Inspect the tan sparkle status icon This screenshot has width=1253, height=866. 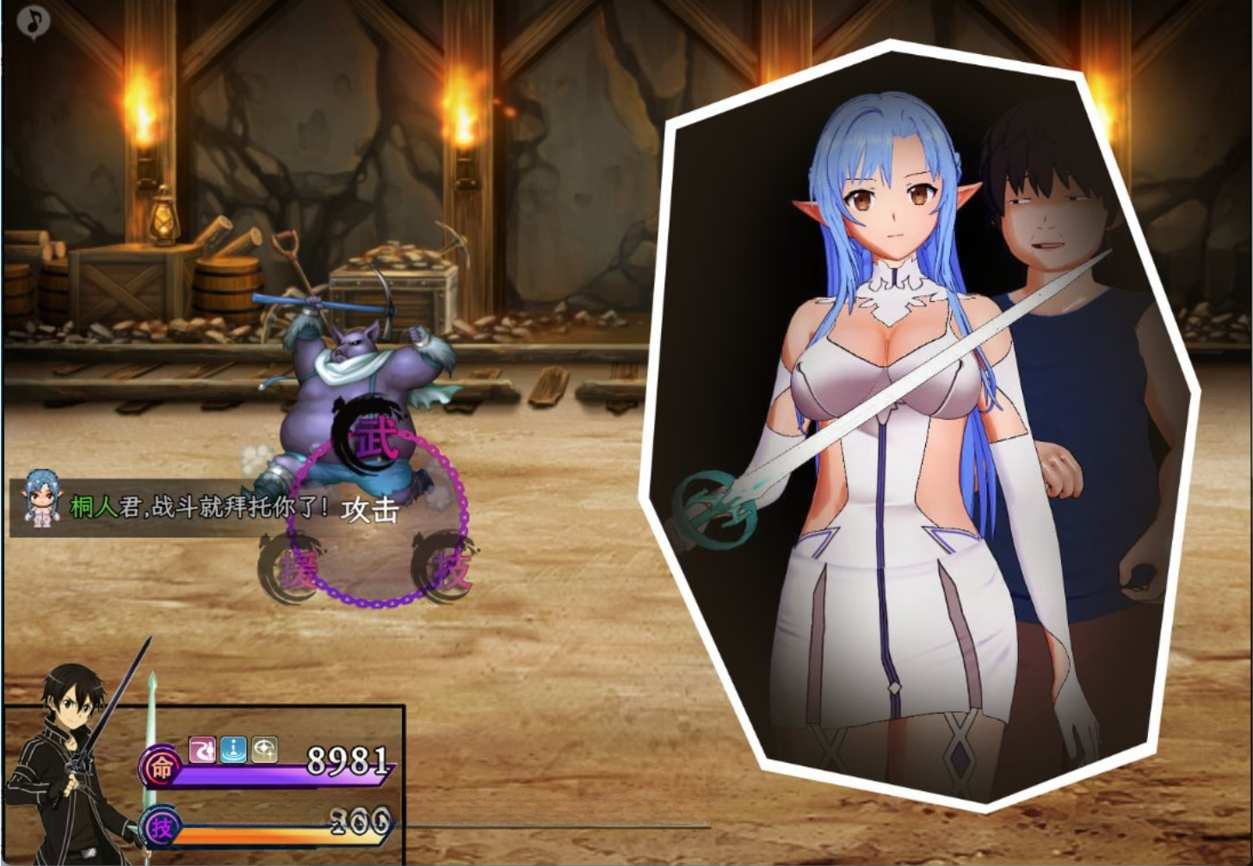click(x=264, y=749)
